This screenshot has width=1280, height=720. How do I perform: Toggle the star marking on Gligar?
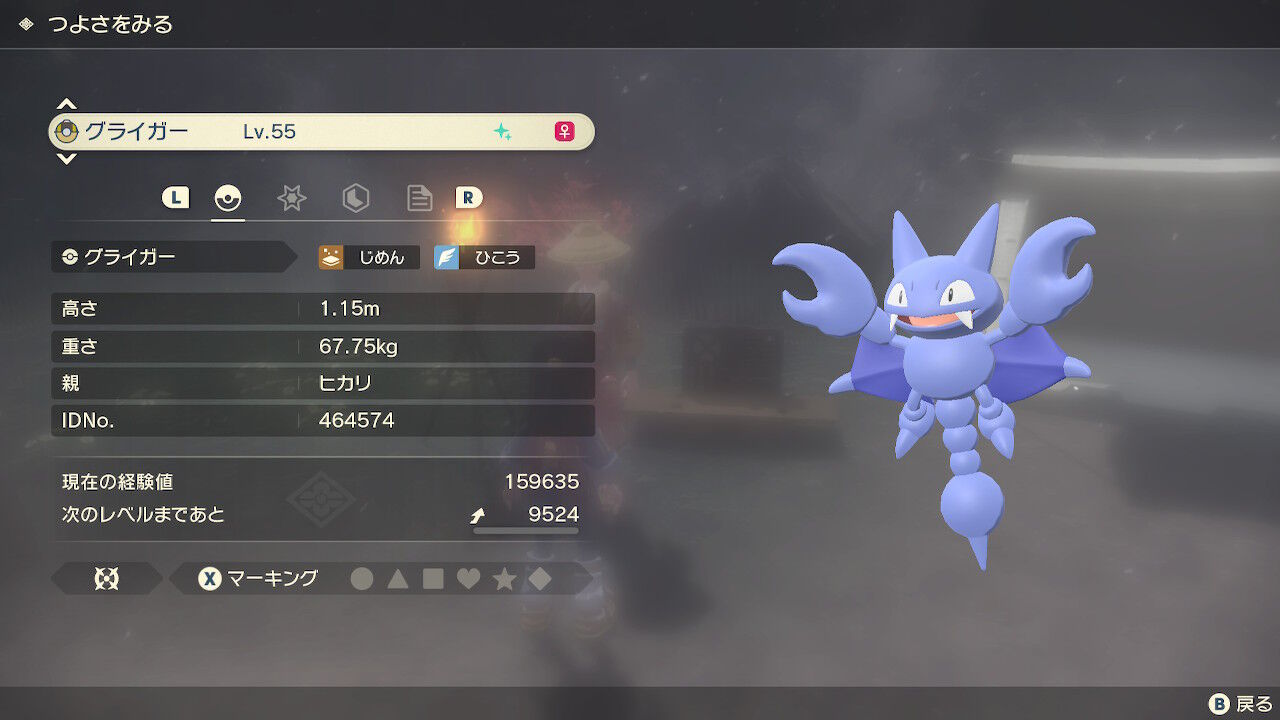coord(505,577)
